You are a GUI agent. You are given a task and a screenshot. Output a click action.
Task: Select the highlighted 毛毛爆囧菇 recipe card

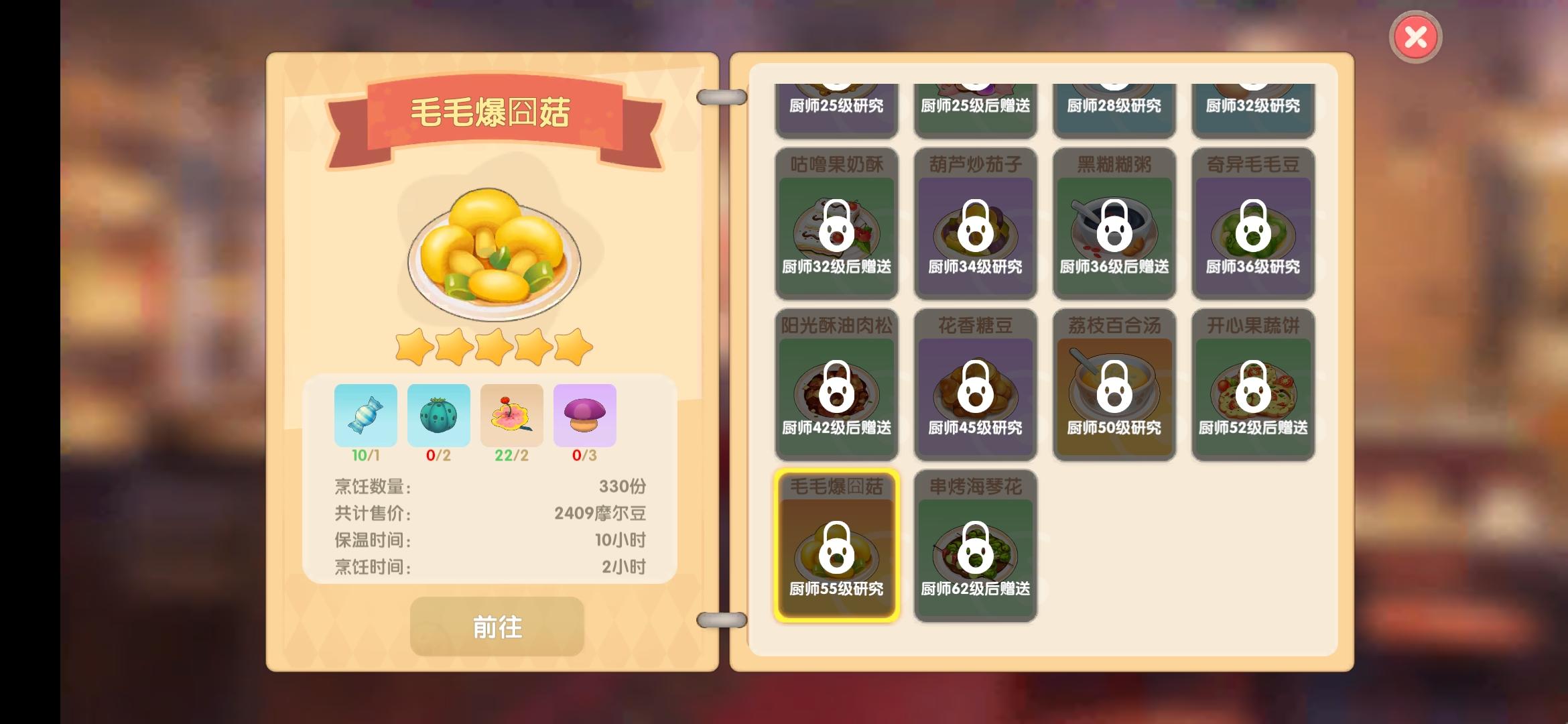[836, 546]
